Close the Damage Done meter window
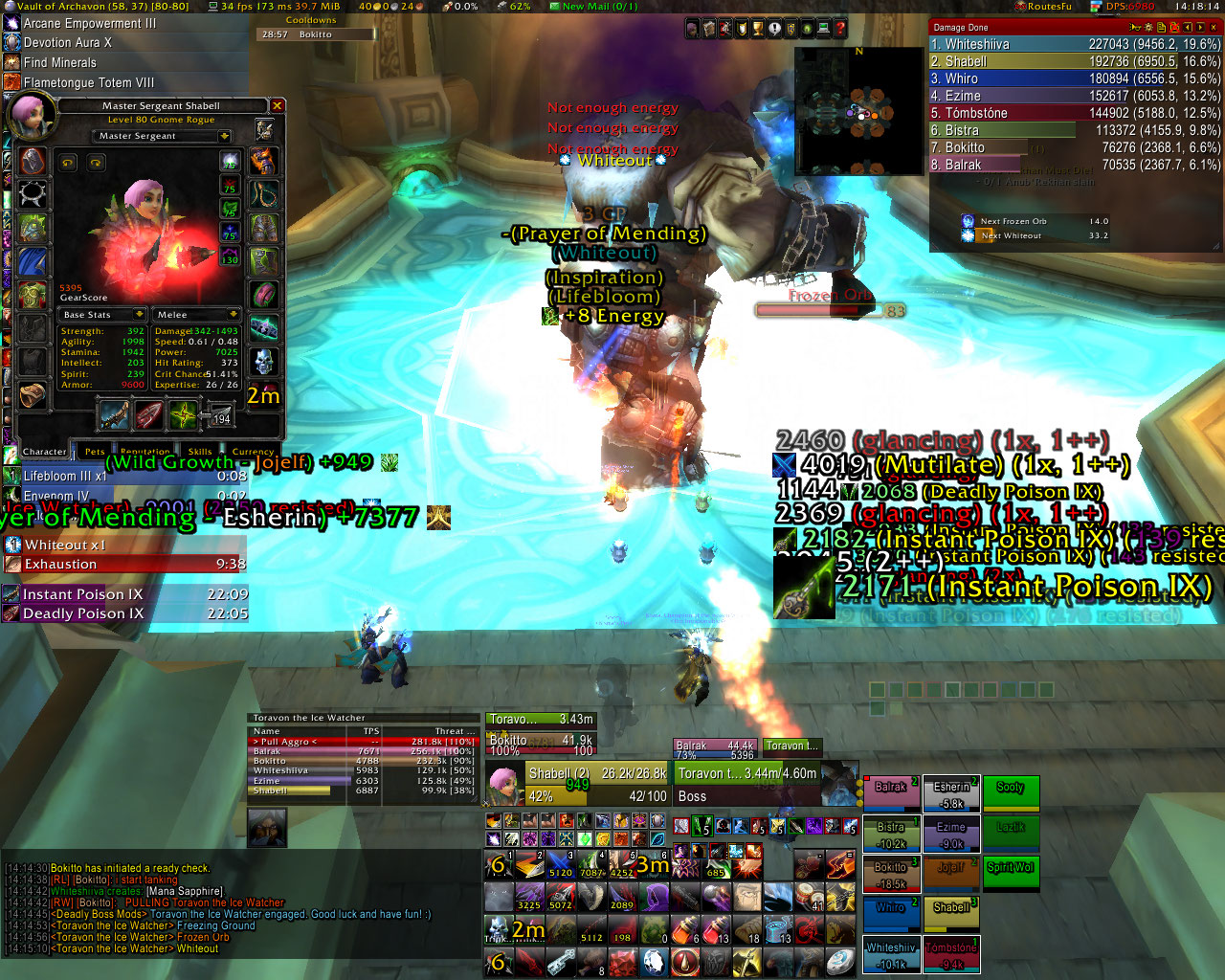Screen dimensions: 1225x980 (x=1214, y=28)
